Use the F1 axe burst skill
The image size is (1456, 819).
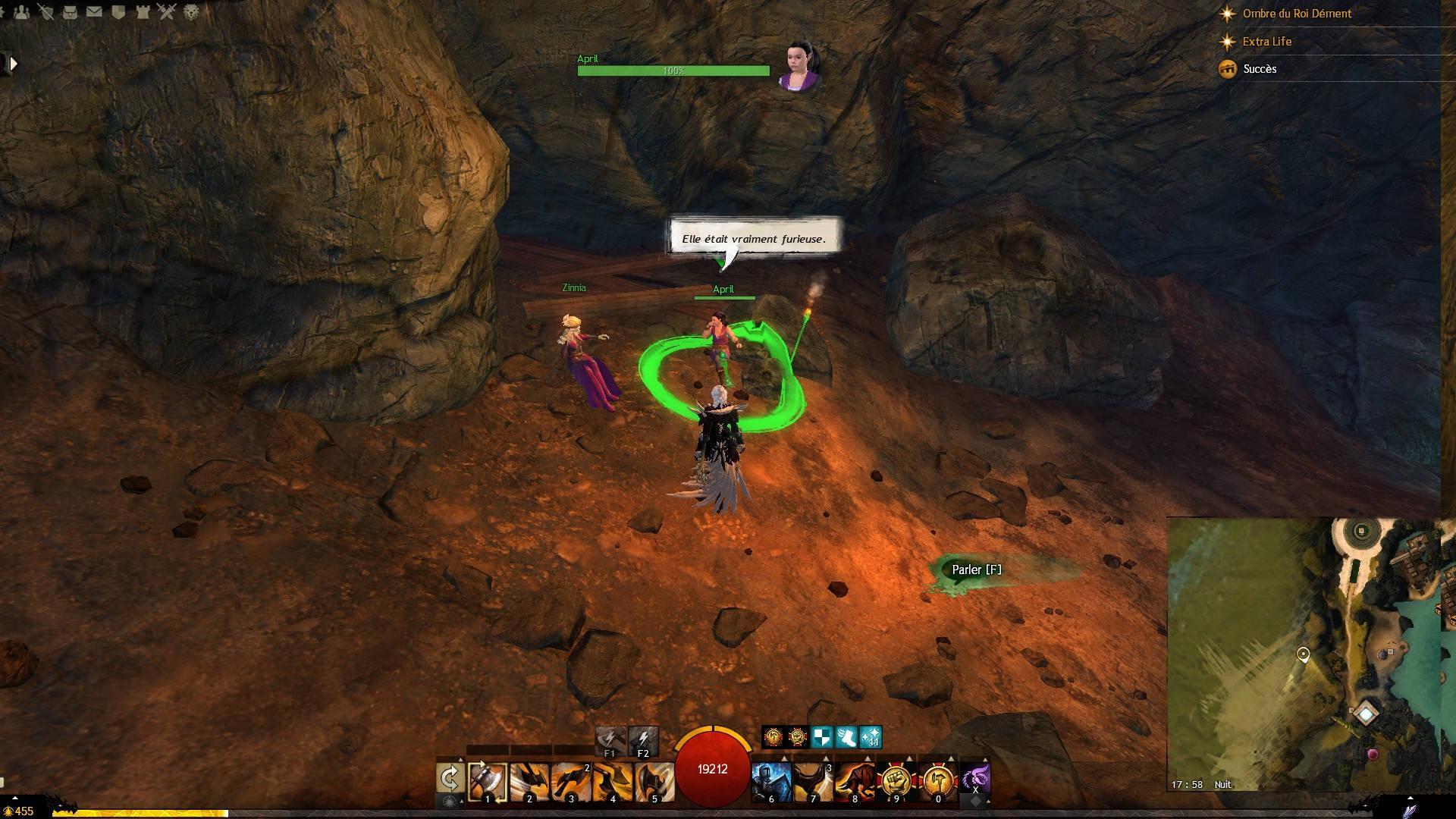[610, 739]
